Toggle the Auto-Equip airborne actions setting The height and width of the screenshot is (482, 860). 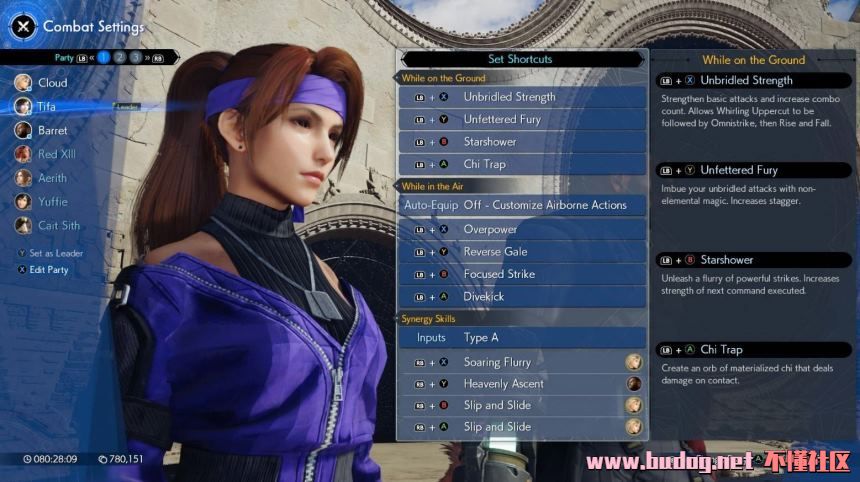coord(521,205)
